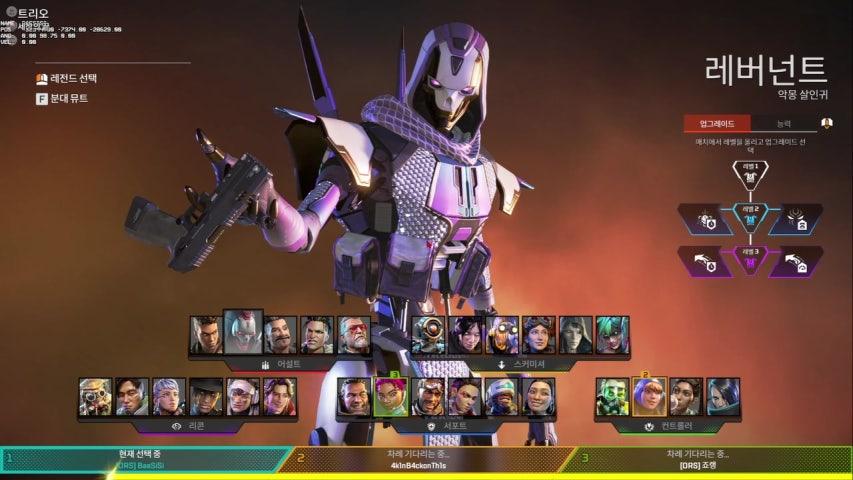Screen dimensions: 853x480
Task: Pick Ballistic with the red glasses
Action: (355, 335)
